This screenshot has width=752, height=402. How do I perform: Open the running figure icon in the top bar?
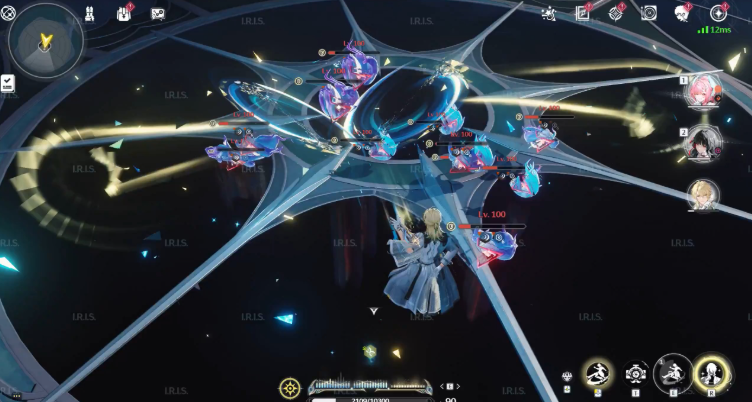(x=548, y=13)
